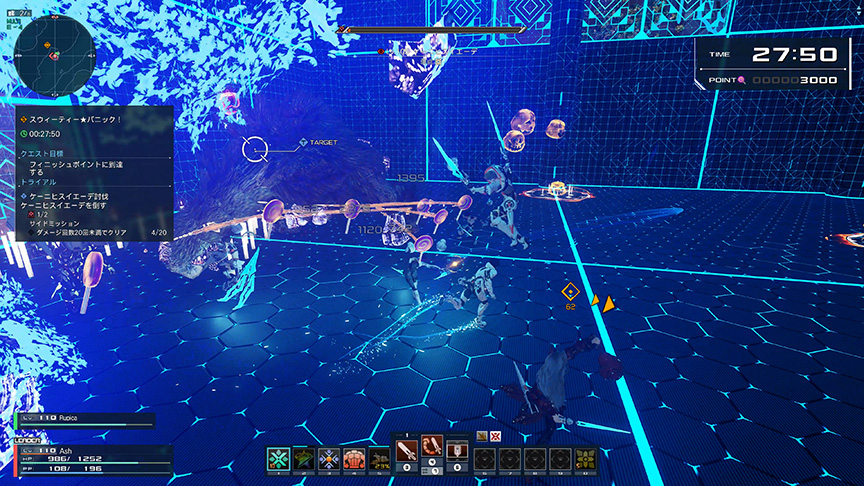Activate the yellow flower hotbar slot
Image resolution: width=864 pixels, height=486 pixels.
pyautogui.click(x=587, y=459)
